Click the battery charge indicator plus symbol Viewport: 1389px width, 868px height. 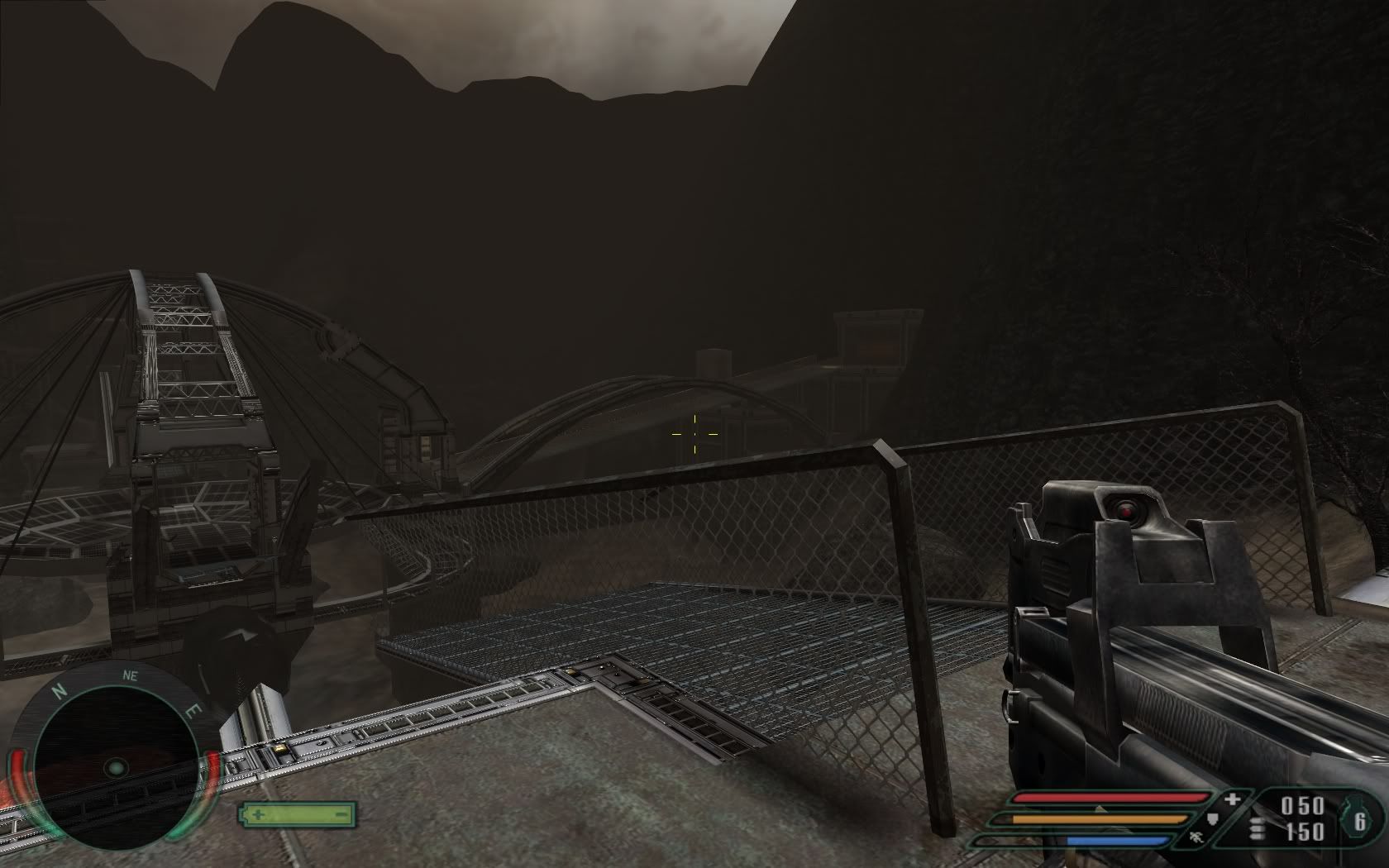tap(260, 816)
